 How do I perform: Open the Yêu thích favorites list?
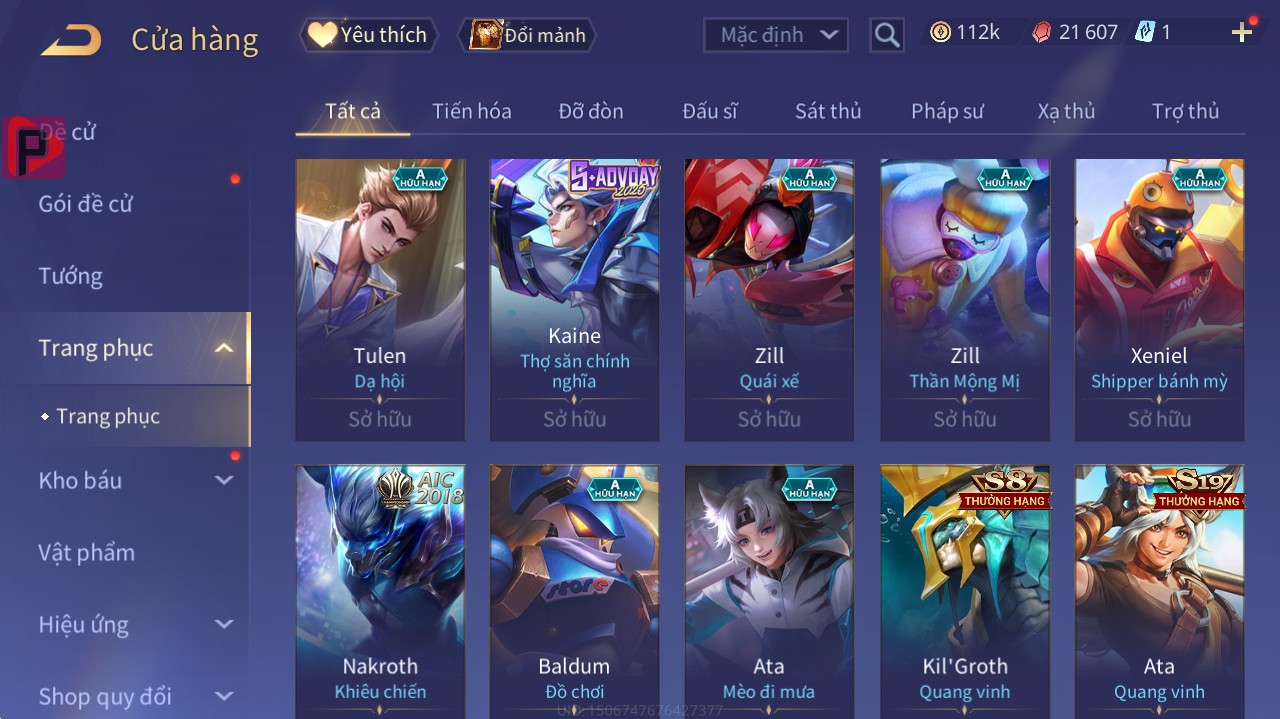[370, 35]
